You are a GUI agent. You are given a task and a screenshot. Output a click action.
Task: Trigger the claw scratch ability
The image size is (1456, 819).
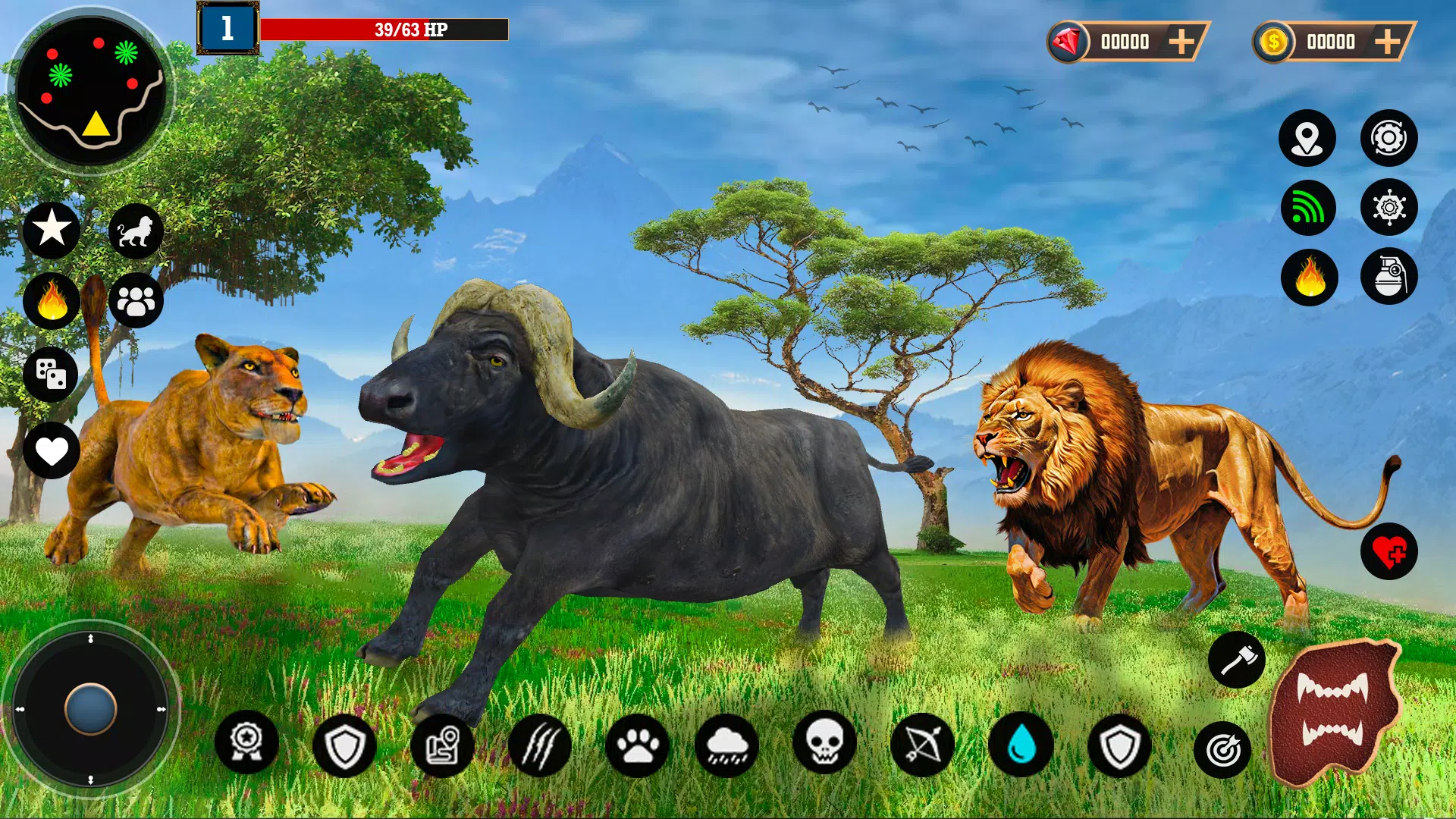tap(540, 745)
